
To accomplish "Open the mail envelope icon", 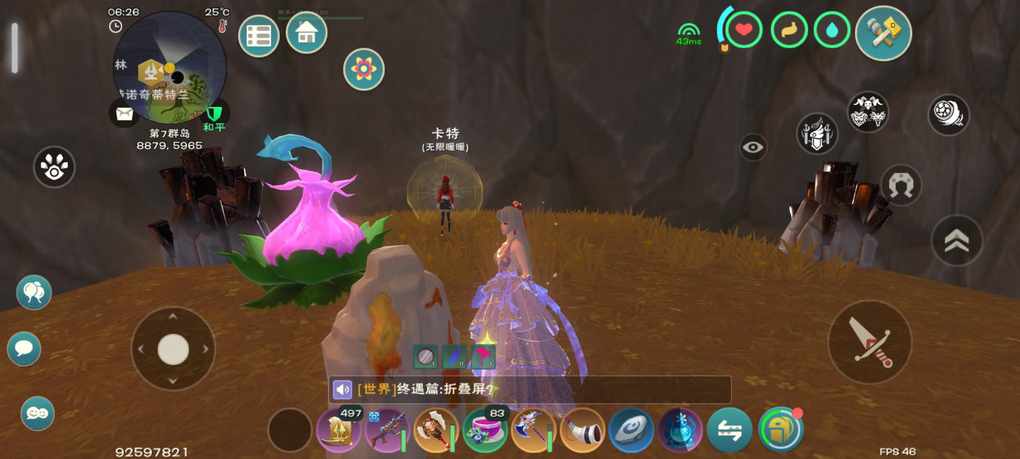I will (x=124, y=114).
